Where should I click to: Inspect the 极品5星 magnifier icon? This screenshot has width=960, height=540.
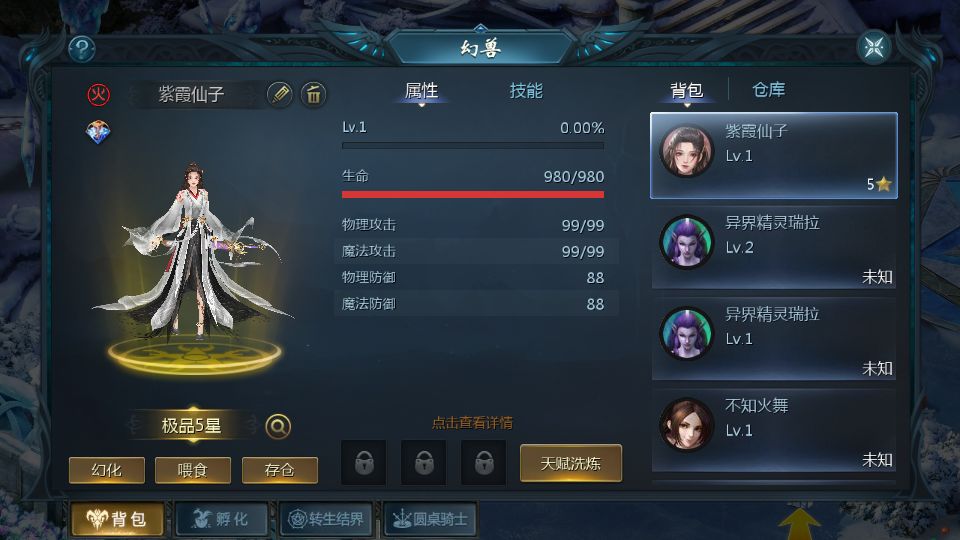[278, 427]
